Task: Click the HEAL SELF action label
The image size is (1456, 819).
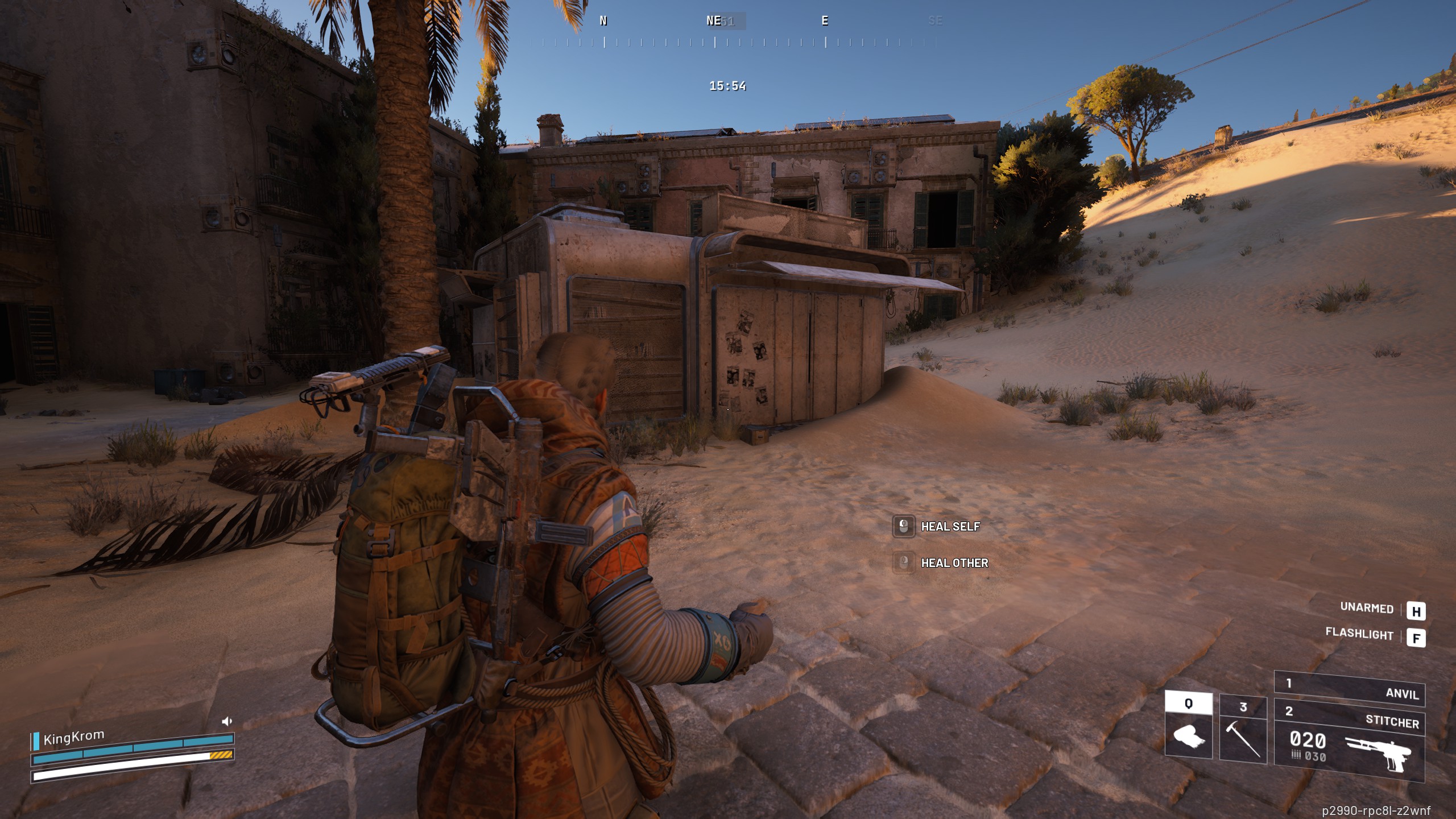Action: [950, 527]
